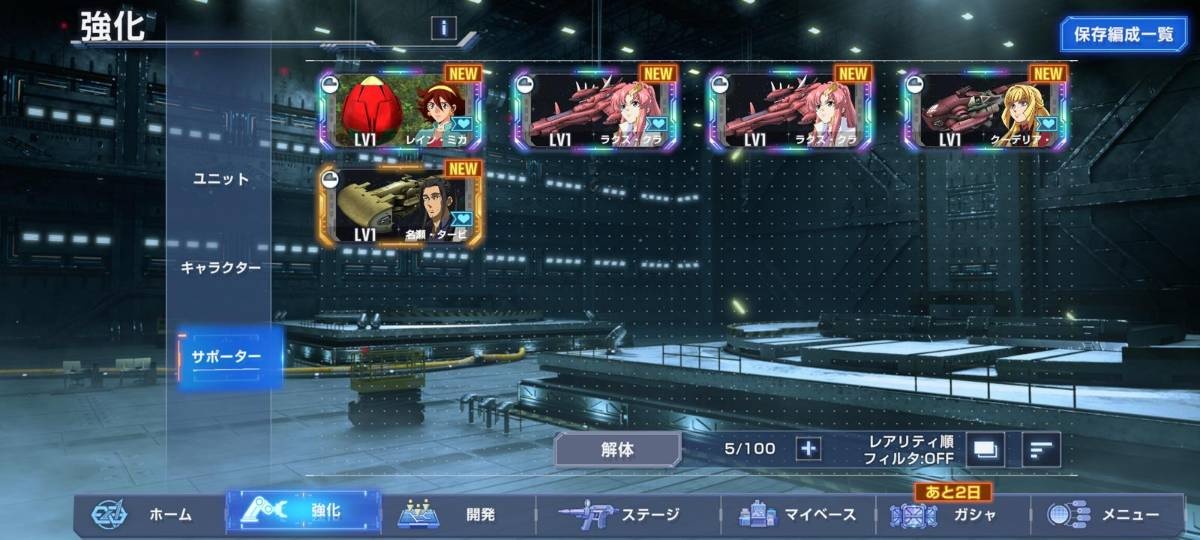Go to ホーム in the bottom menu
The height and width of the screenshot is (540, 1200).
(148, 515)
